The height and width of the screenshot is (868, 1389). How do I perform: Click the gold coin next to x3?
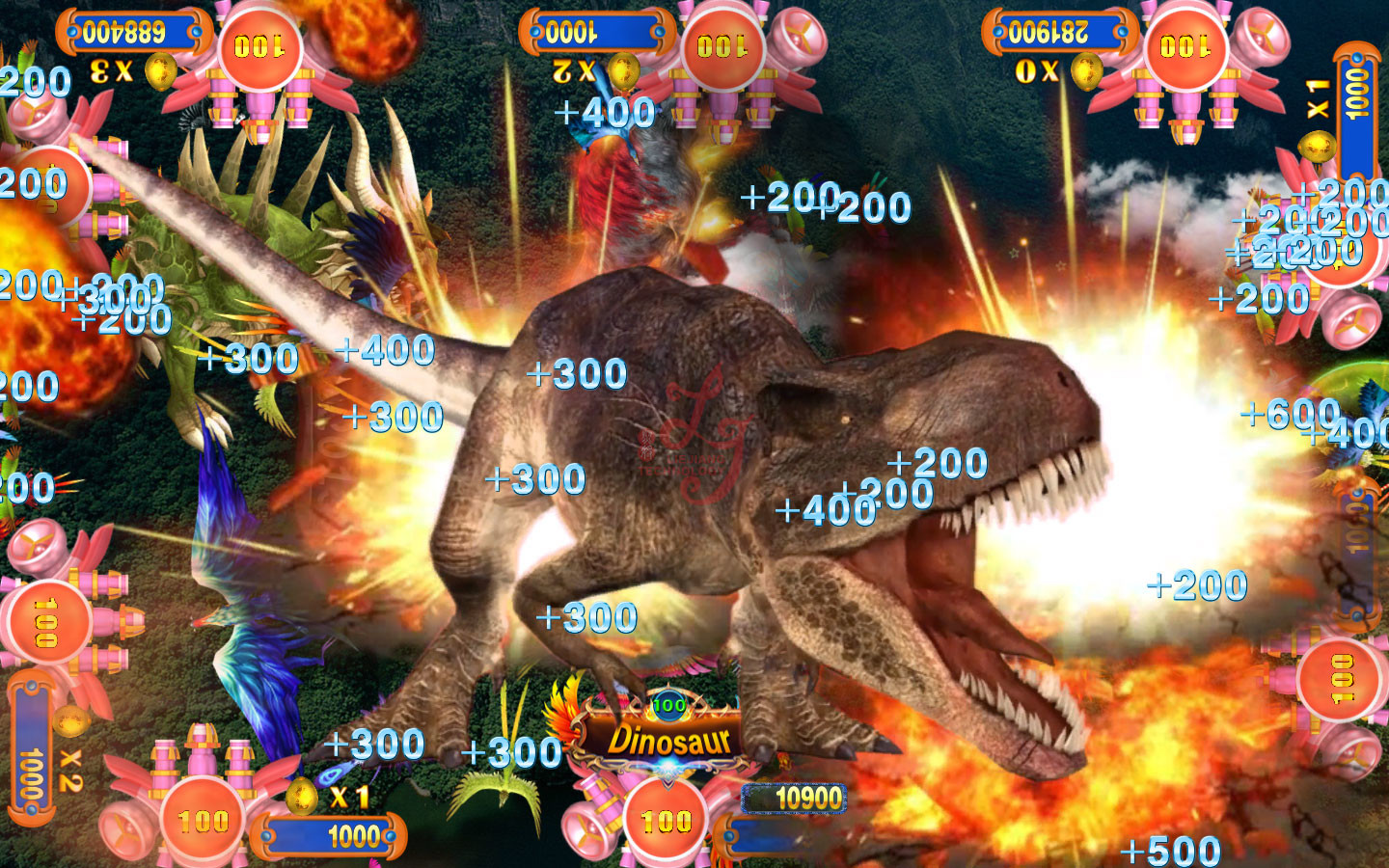(160, 70)
